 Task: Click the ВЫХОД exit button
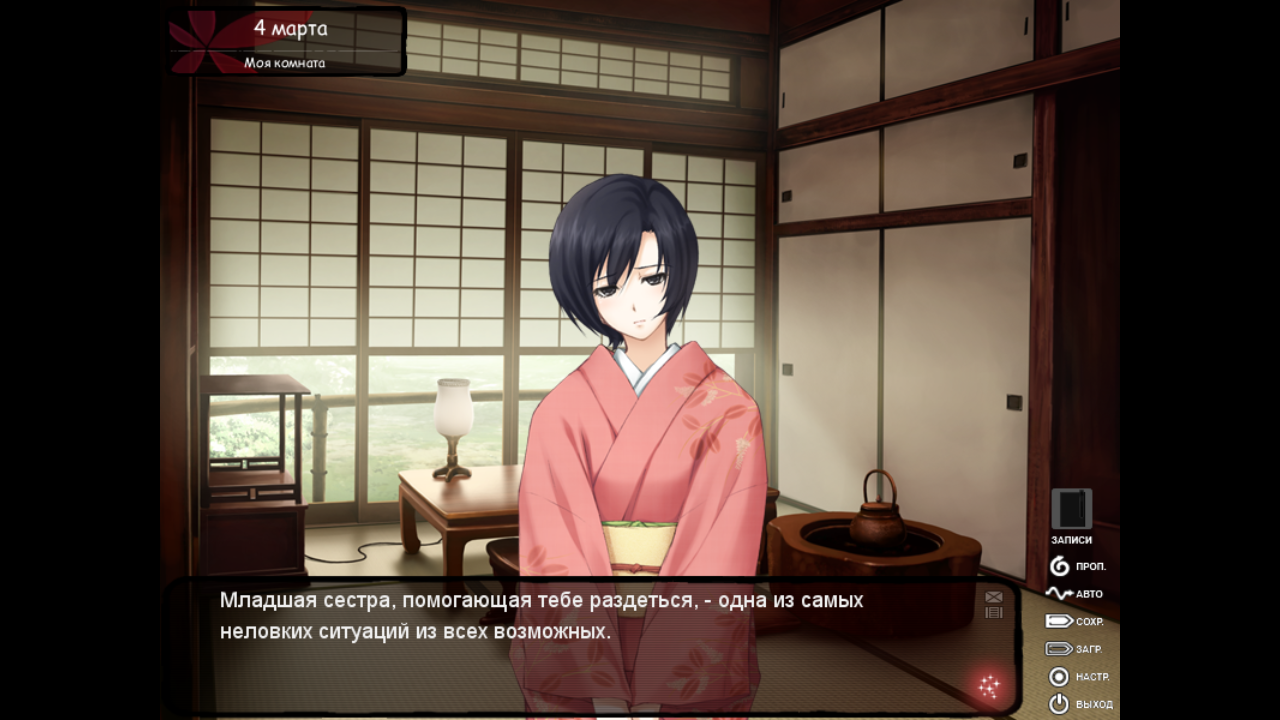click(1078, 704)
